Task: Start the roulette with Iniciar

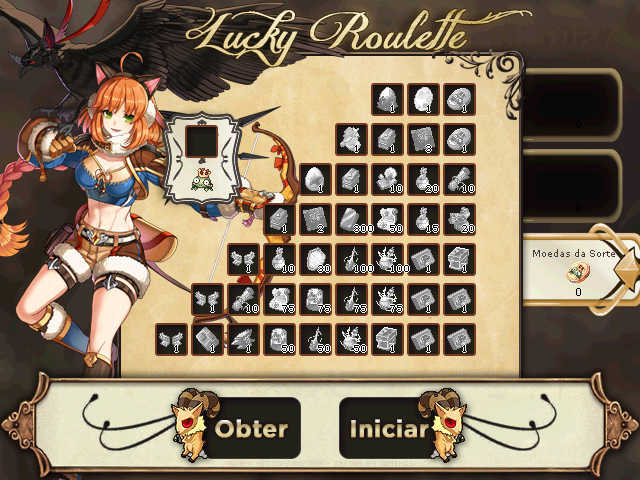Action: coord(388,428)
